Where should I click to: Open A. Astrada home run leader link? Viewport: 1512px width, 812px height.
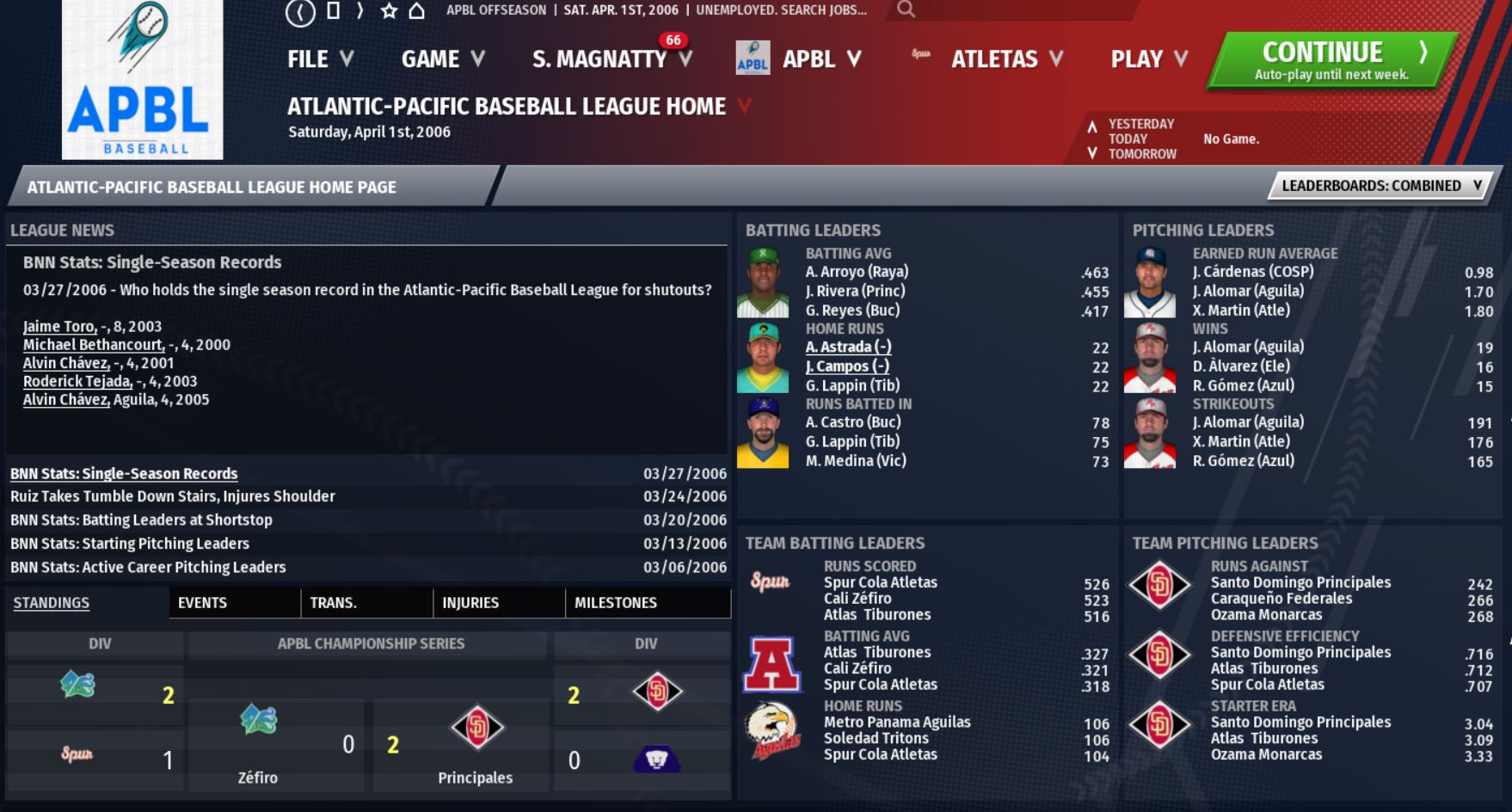point(848,348)
